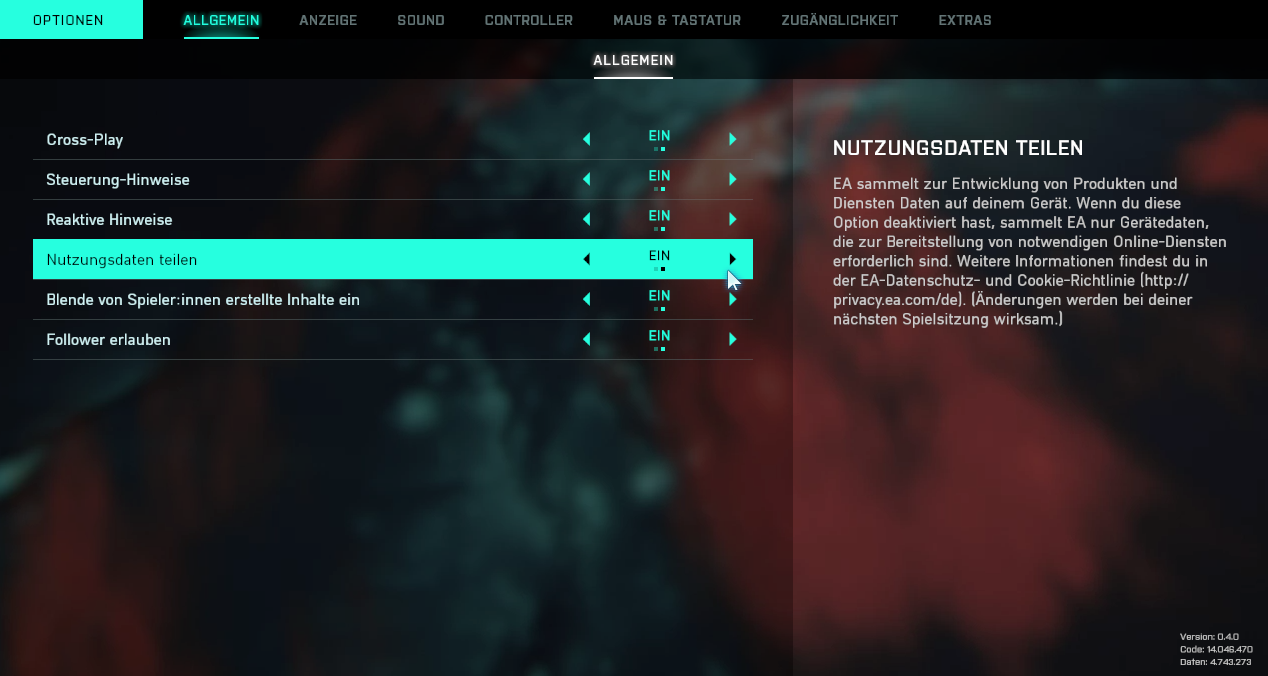Viewport: 1268px width, 676px height.
Task: Click left arrow for Steuerung-Hinweise
Action: 586,179
